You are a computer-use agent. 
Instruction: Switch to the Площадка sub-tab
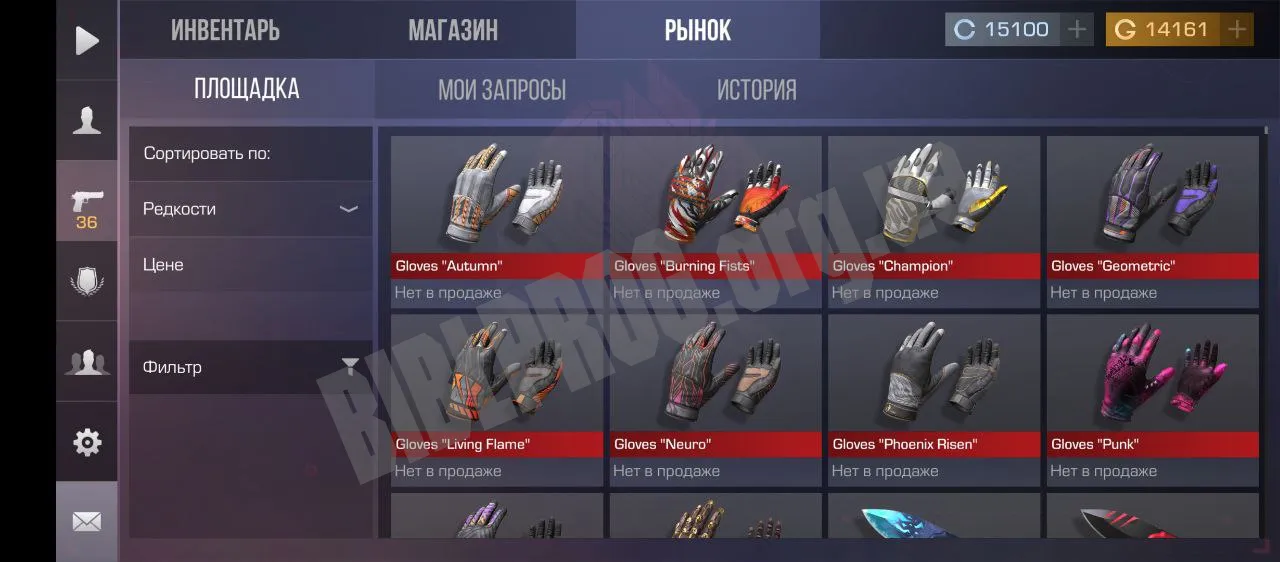pos(246,89)
